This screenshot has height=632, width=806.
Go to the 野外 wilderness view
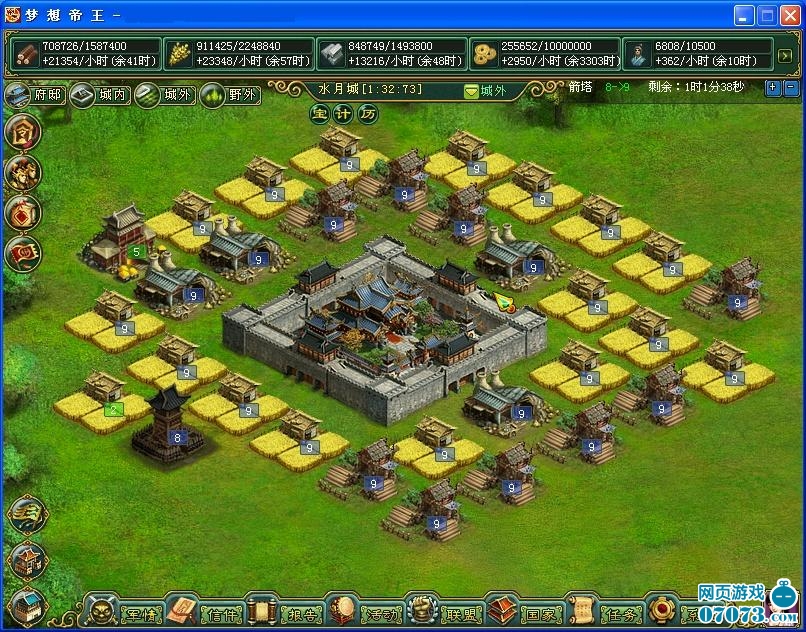[230, 96]
